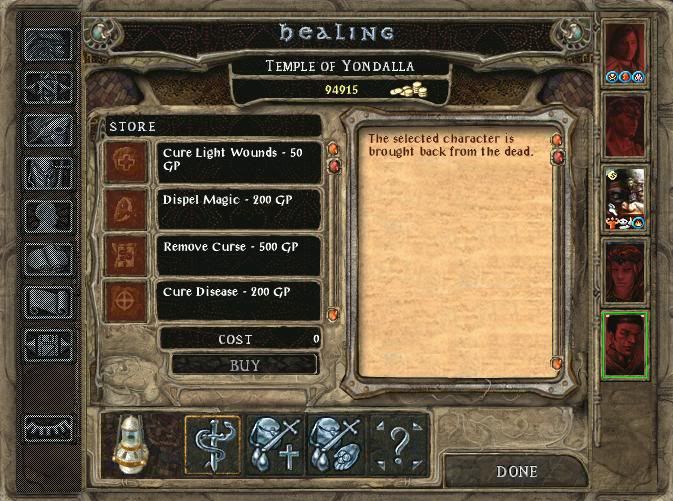Select Remove Curse for 500 GP
Screen dimensions: 673x501
(x=238, y=254)
